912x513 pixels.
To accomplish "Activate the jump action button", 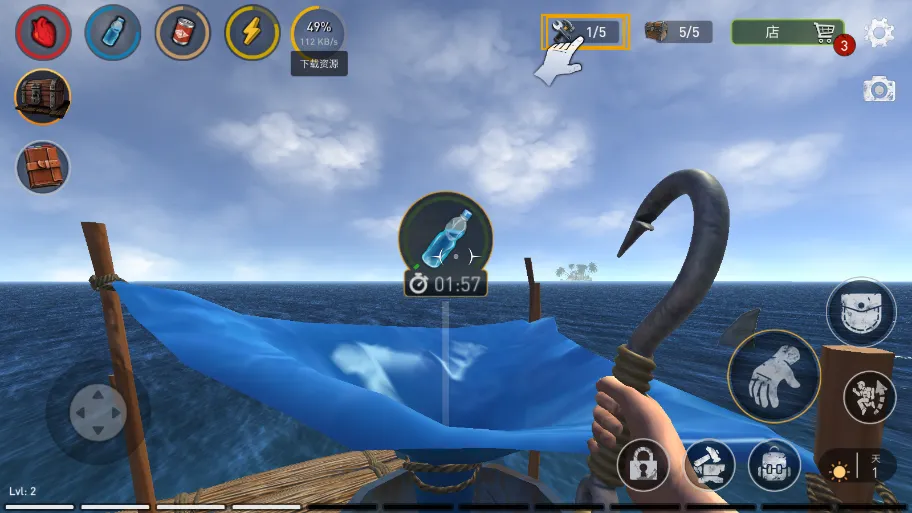I will pyautogui.click(x=869, y=397).
